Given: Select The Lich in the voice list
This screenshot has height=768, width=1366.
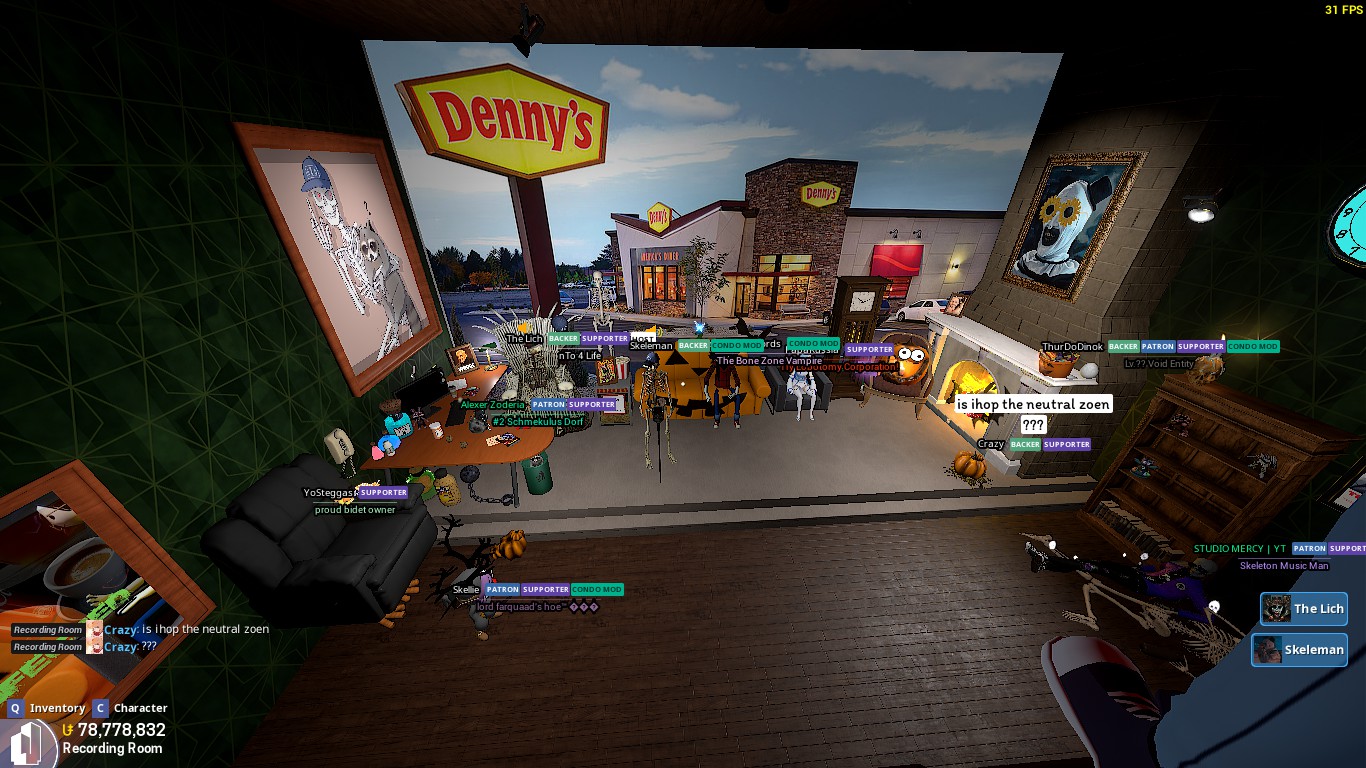Looking at the screenshot, I should [x=1304, y=608].
